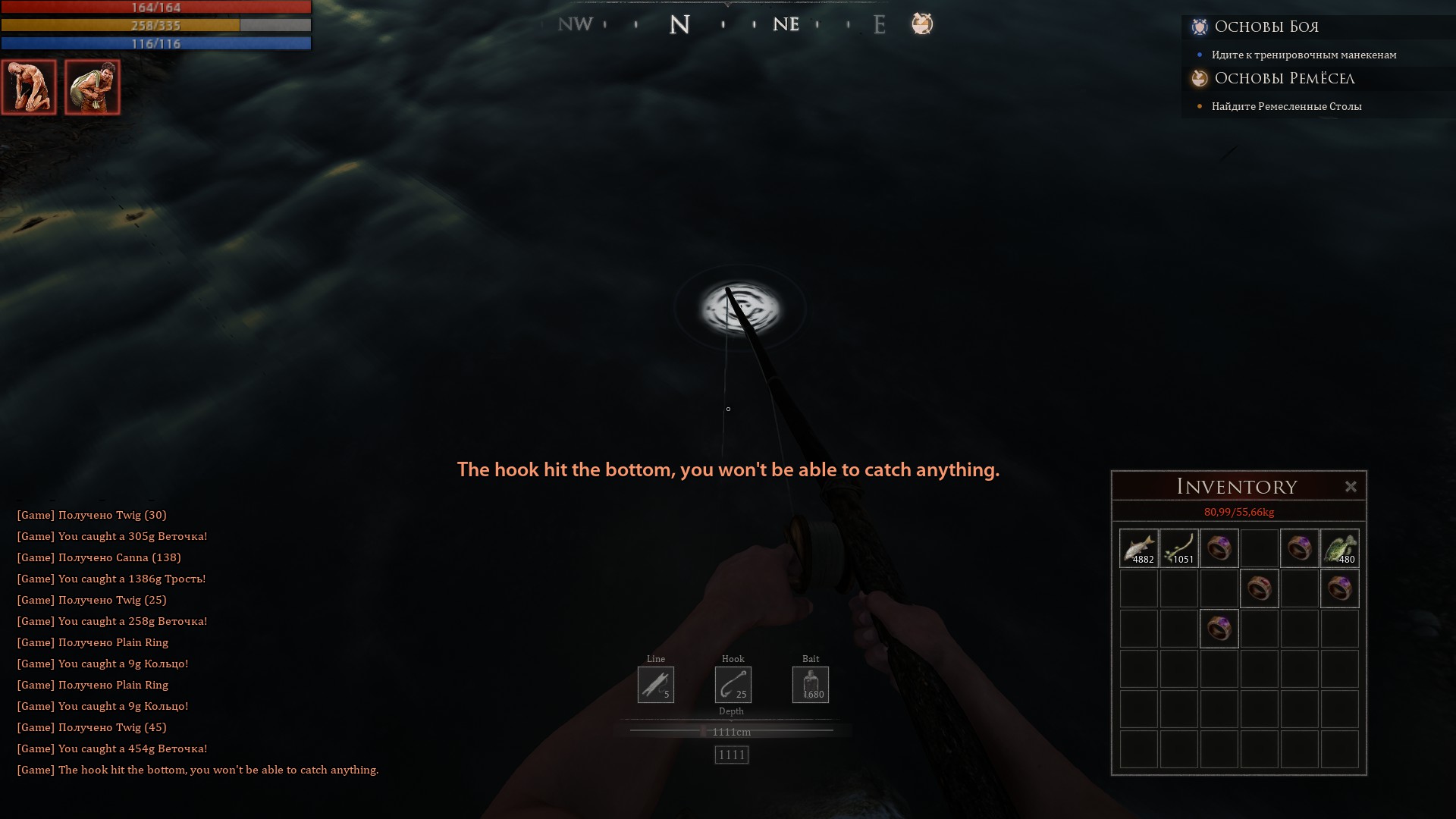
Task: Open the fishing Hook slot
Action: (x=733, y=685)
